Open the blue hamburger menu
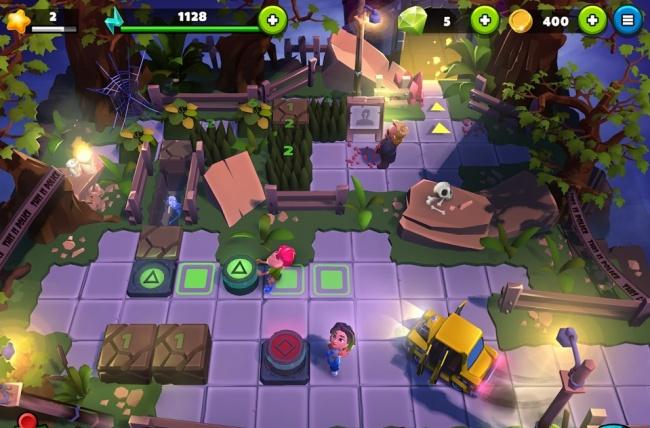 point(628,20)
